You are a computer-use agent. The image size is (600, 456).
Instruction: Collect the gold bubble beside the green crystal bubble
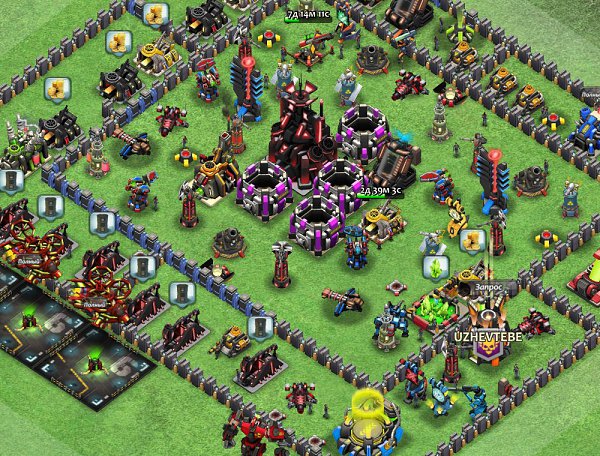[472, 241]
